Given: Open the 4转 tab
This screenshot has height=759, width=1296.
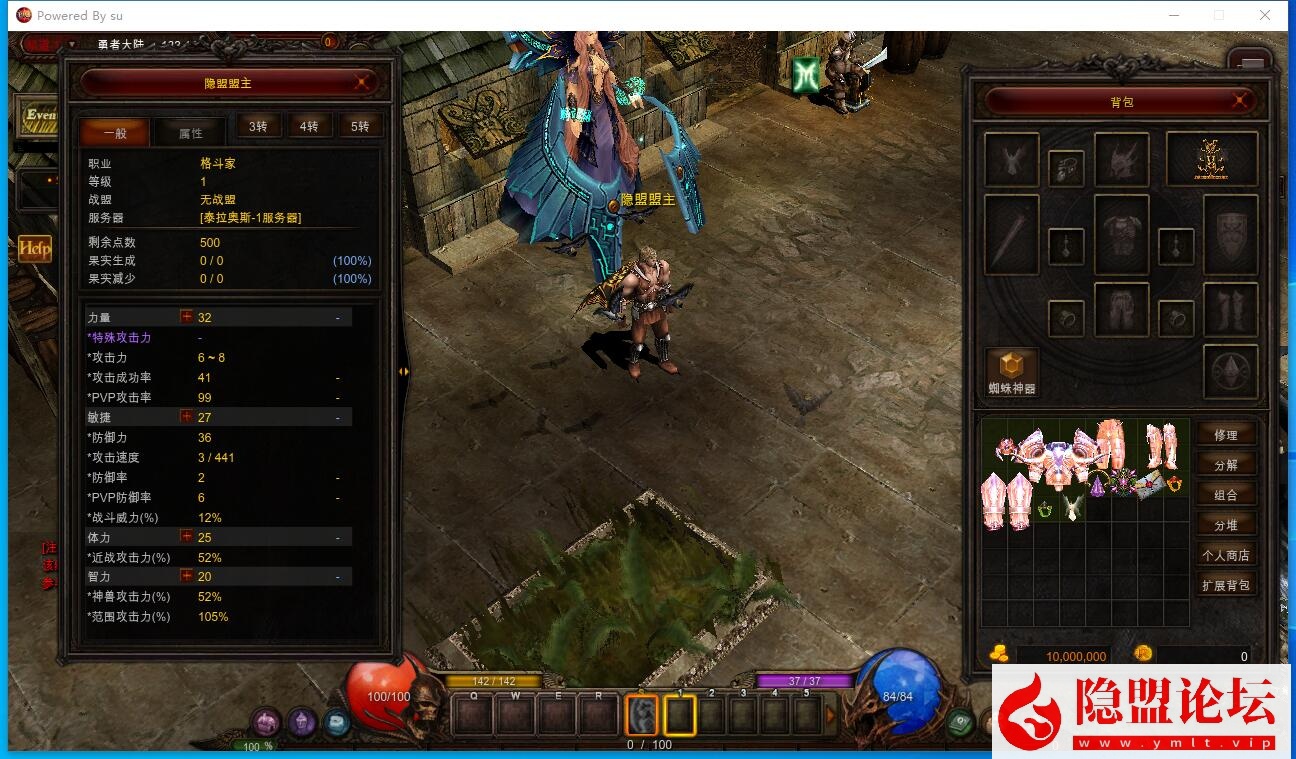Looking at the screenshot, I should (x=309, y=126).
